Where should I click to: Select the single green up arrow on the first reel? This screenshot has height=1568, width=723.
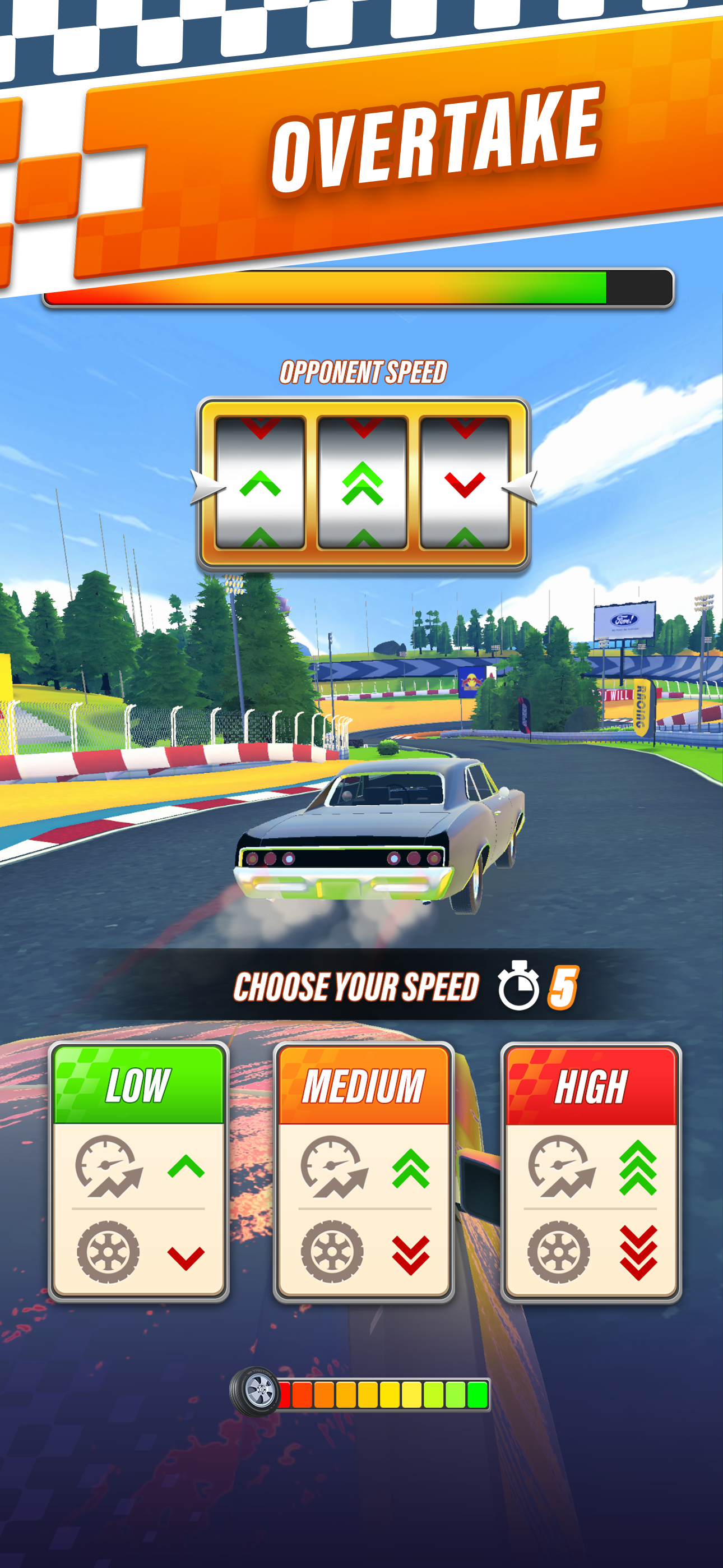pos(262,483)
